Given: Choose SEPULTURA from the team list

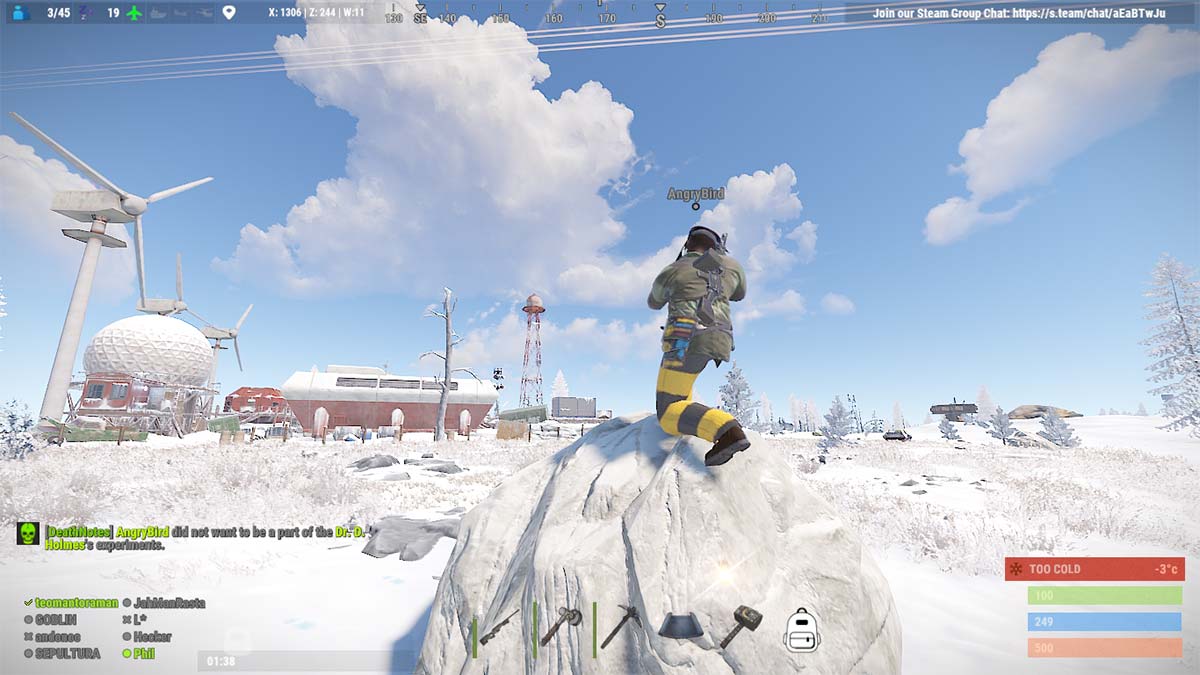Looking at the screenshot, I should [67, 654].
